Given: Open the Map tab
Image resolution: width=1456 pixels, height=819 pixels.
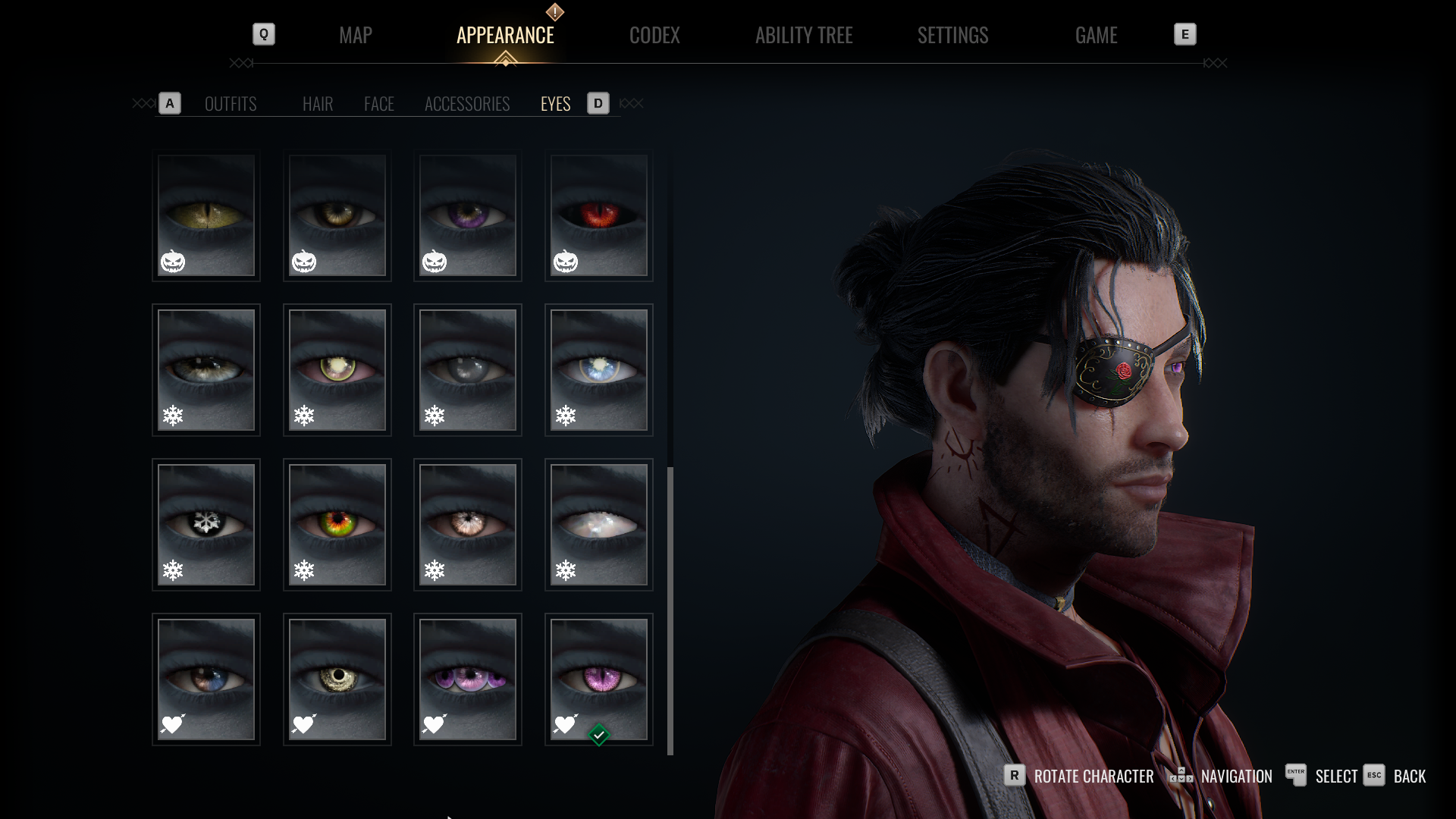Looking at the screenshot, I should [355, 35].
